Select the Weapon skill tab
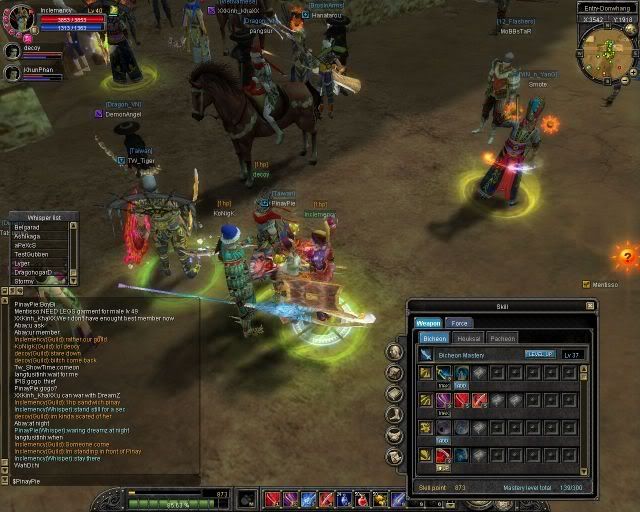Image resolution: width=640 pixels, height=512 pixels. tap(428, 323)
